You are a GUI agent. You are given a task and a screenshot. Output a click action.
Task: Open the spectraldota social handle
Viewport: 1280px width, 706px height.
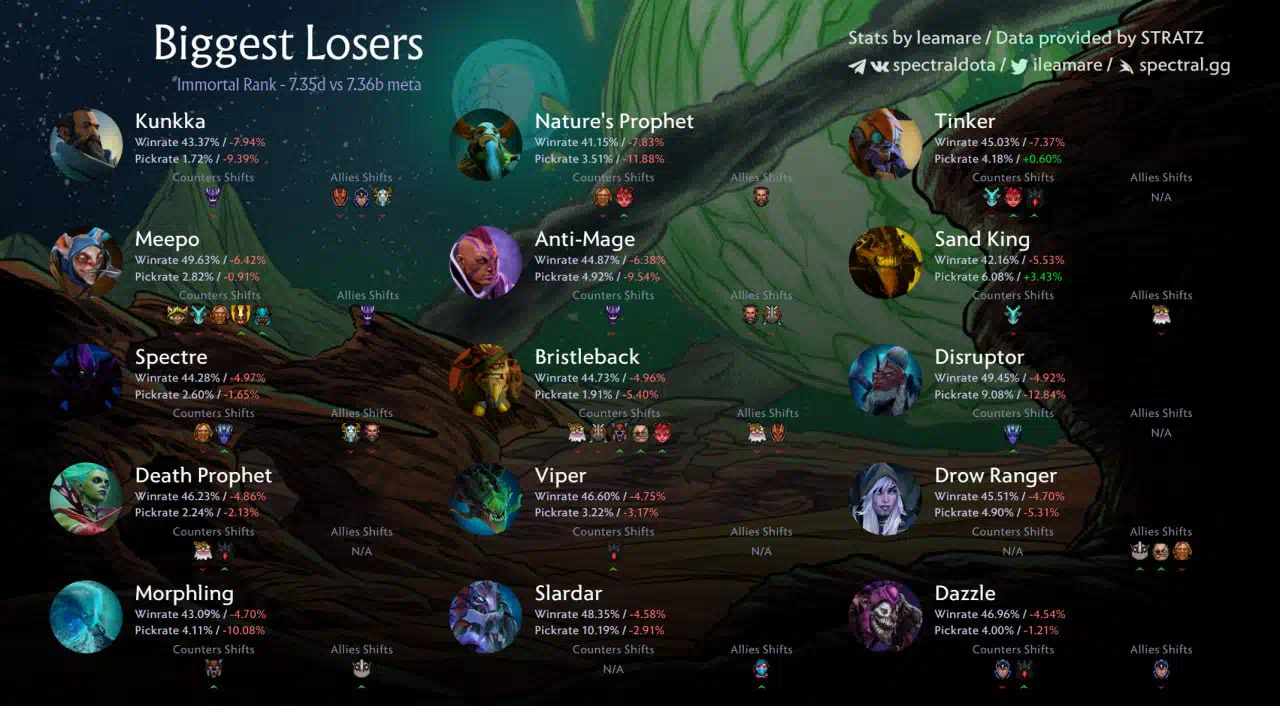(943, 66)
